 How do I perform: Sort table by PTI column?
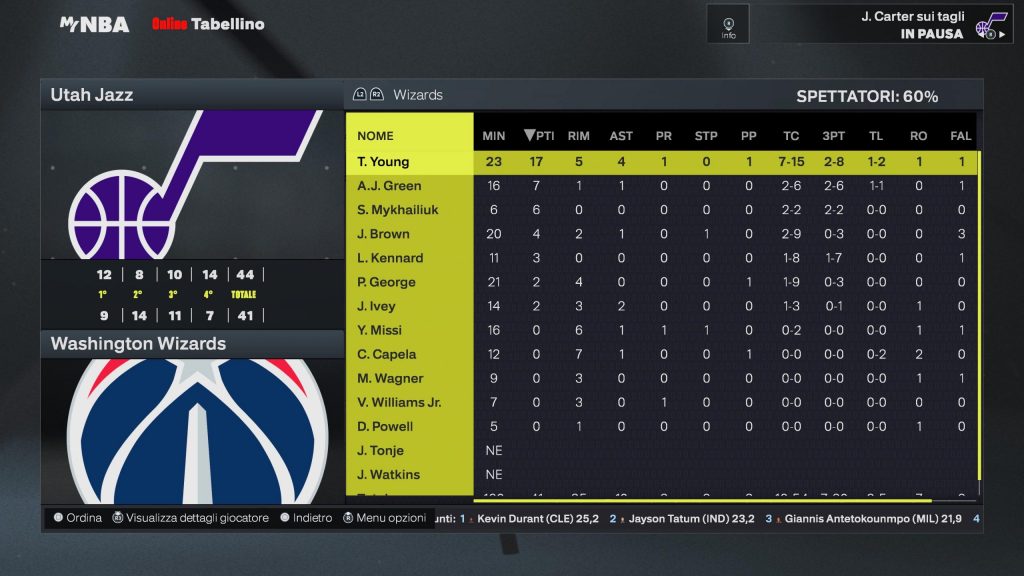[x=539, y=136]
